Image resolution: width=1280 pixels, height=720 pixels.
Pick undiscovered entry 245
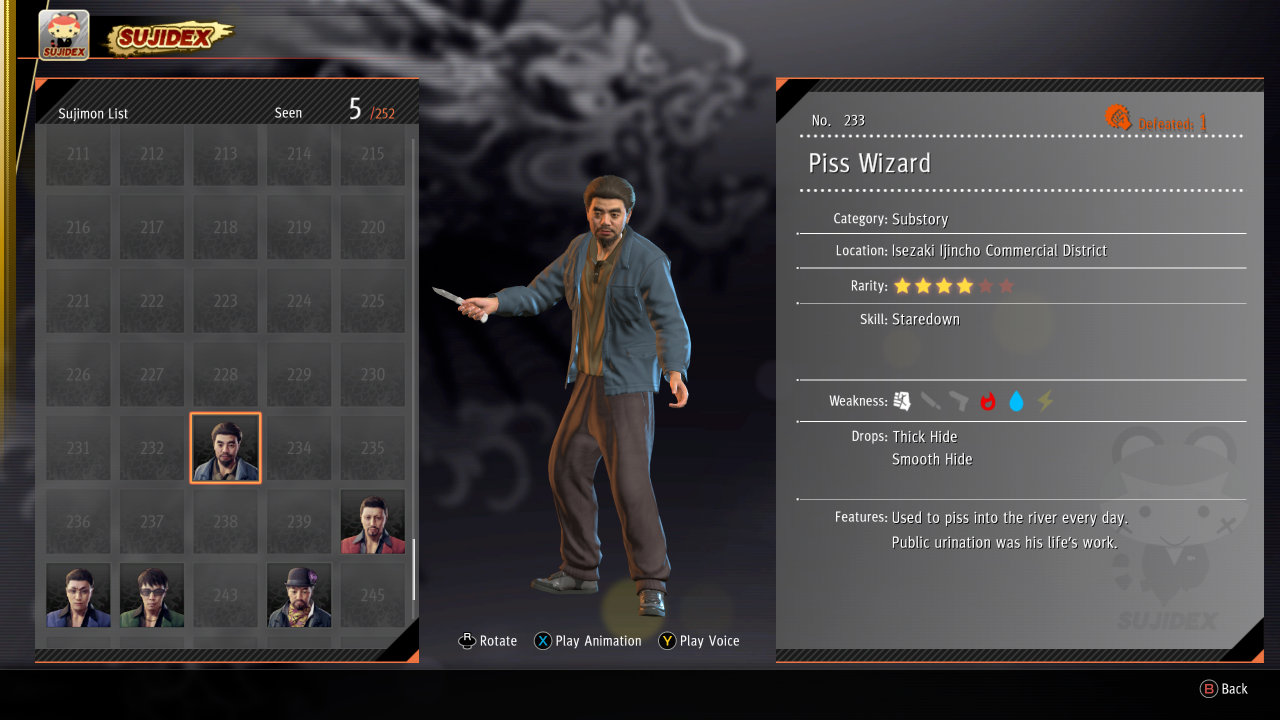tap(372, 595)
